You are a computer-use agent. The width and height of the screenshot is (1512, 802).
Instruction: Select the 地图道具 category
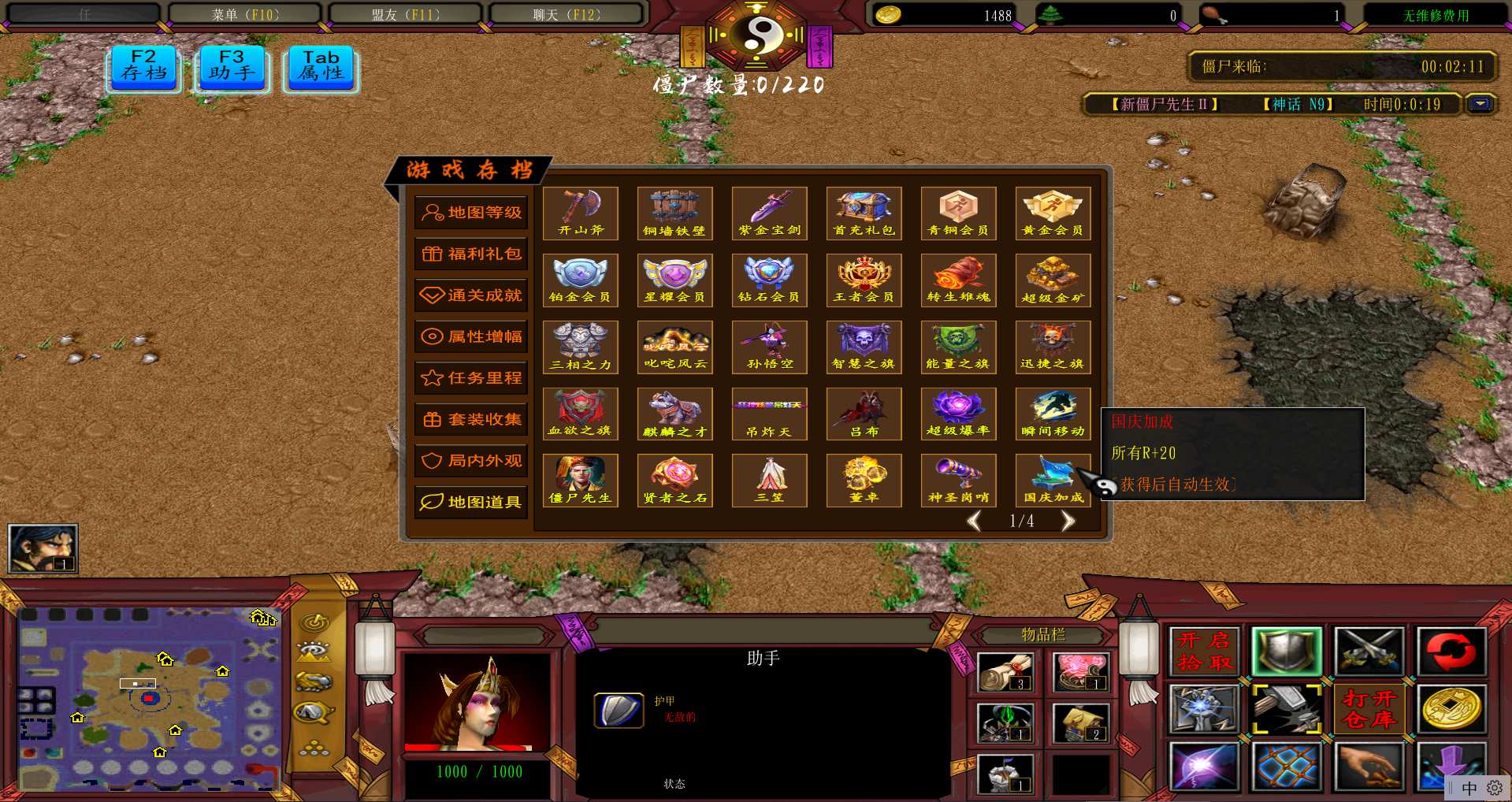tap(471, 502)
